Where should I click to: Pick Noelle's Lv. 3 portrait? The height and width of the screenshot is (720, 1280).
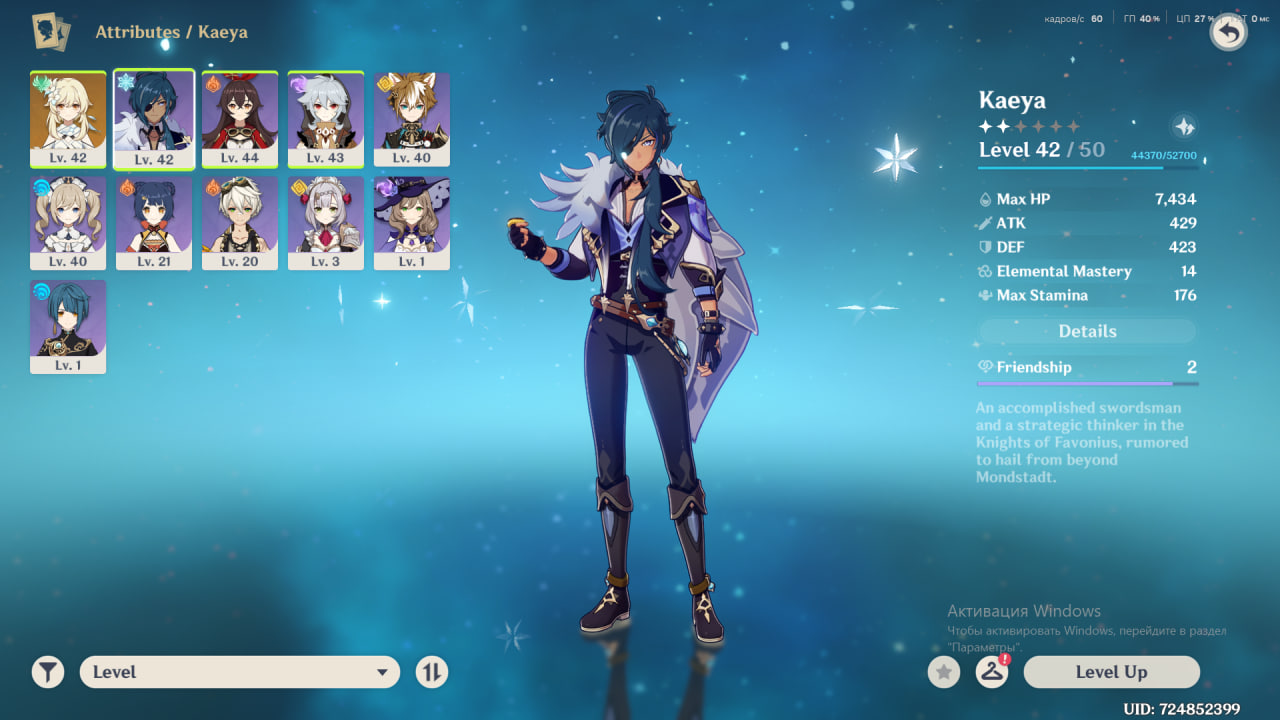coord(326,223)
